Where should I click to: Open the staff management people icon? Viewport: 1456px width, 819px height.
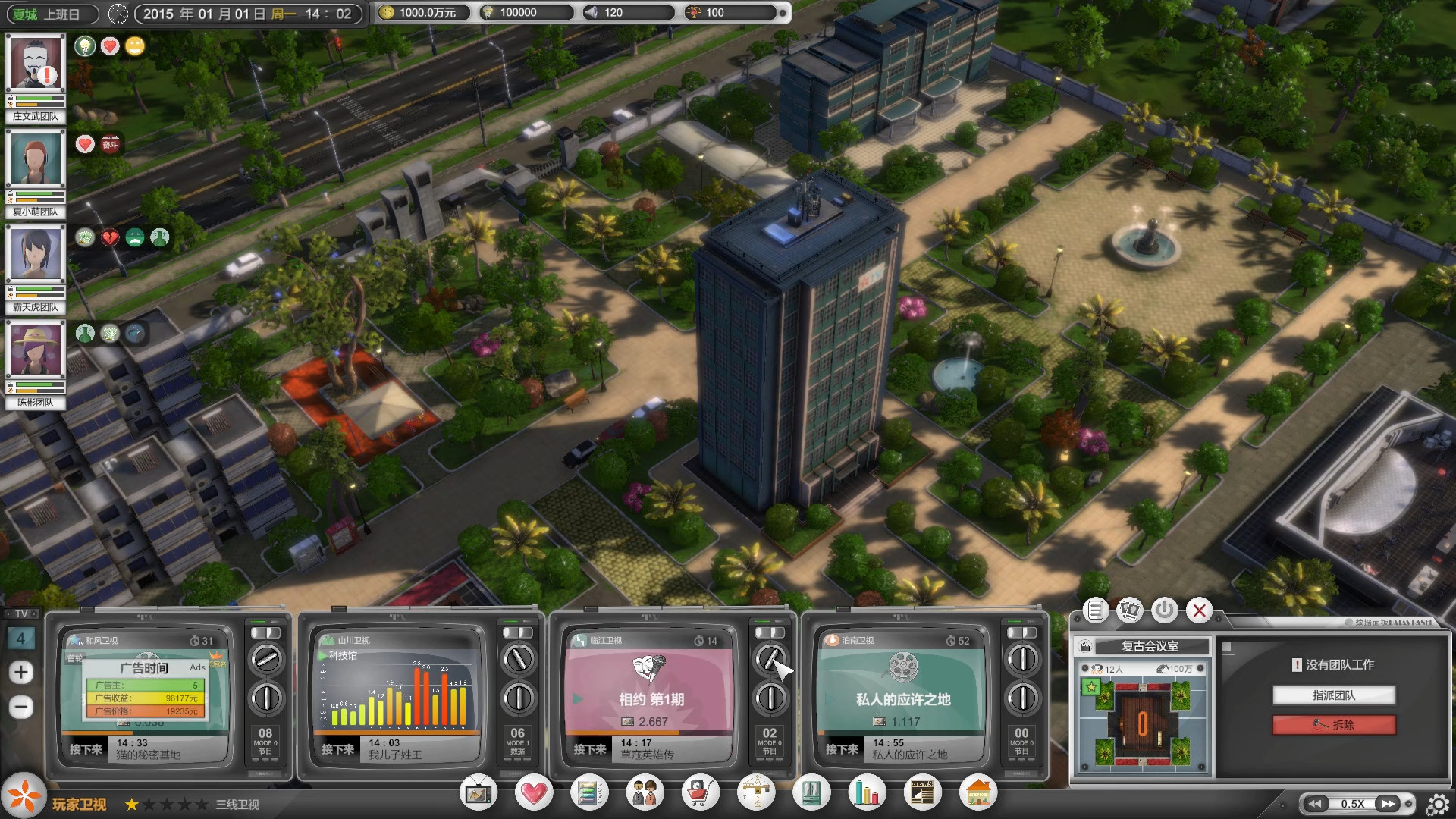(645, 792)
